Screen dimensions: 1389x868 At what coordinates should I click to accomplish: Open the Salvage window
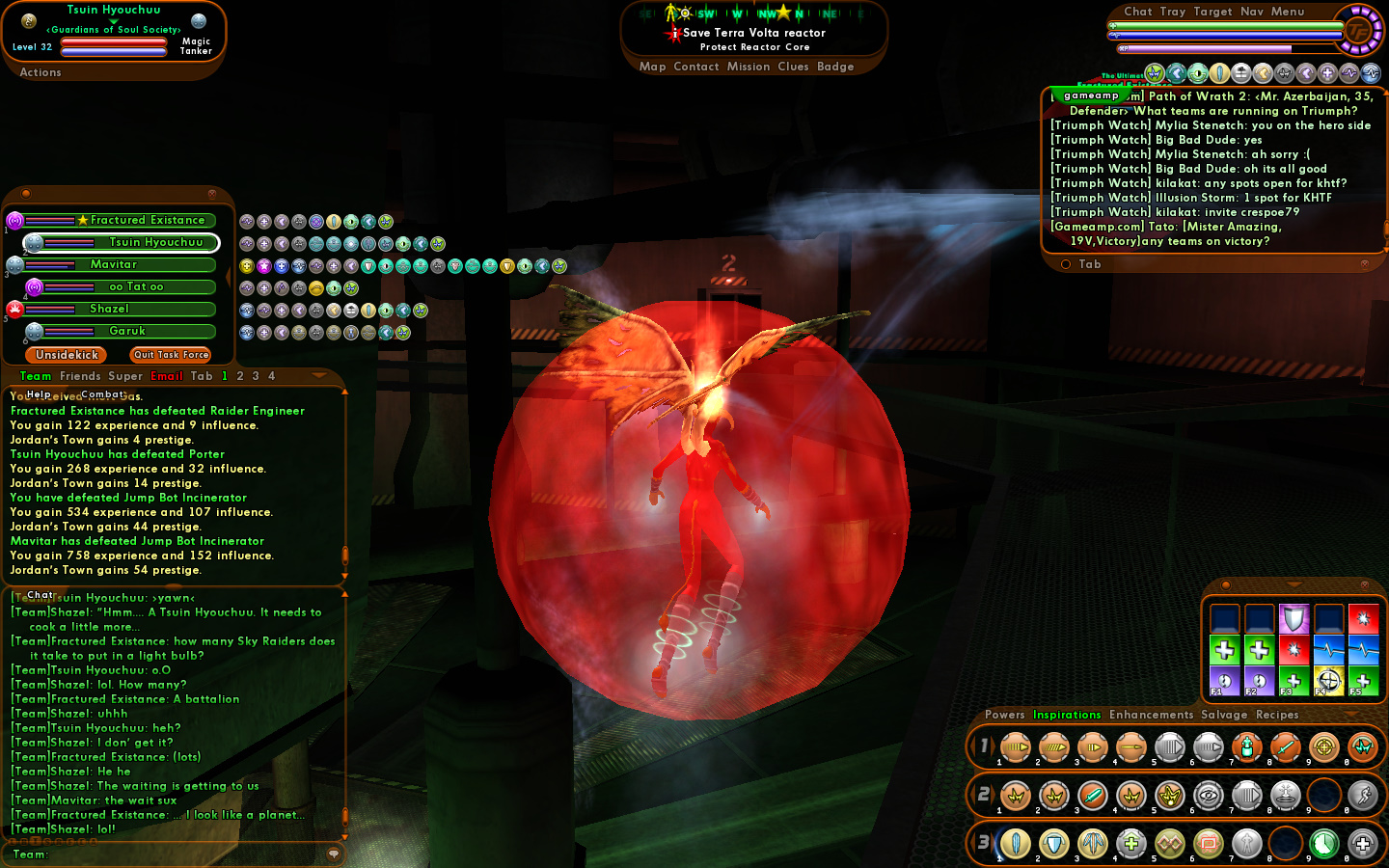click(1224, 715)
